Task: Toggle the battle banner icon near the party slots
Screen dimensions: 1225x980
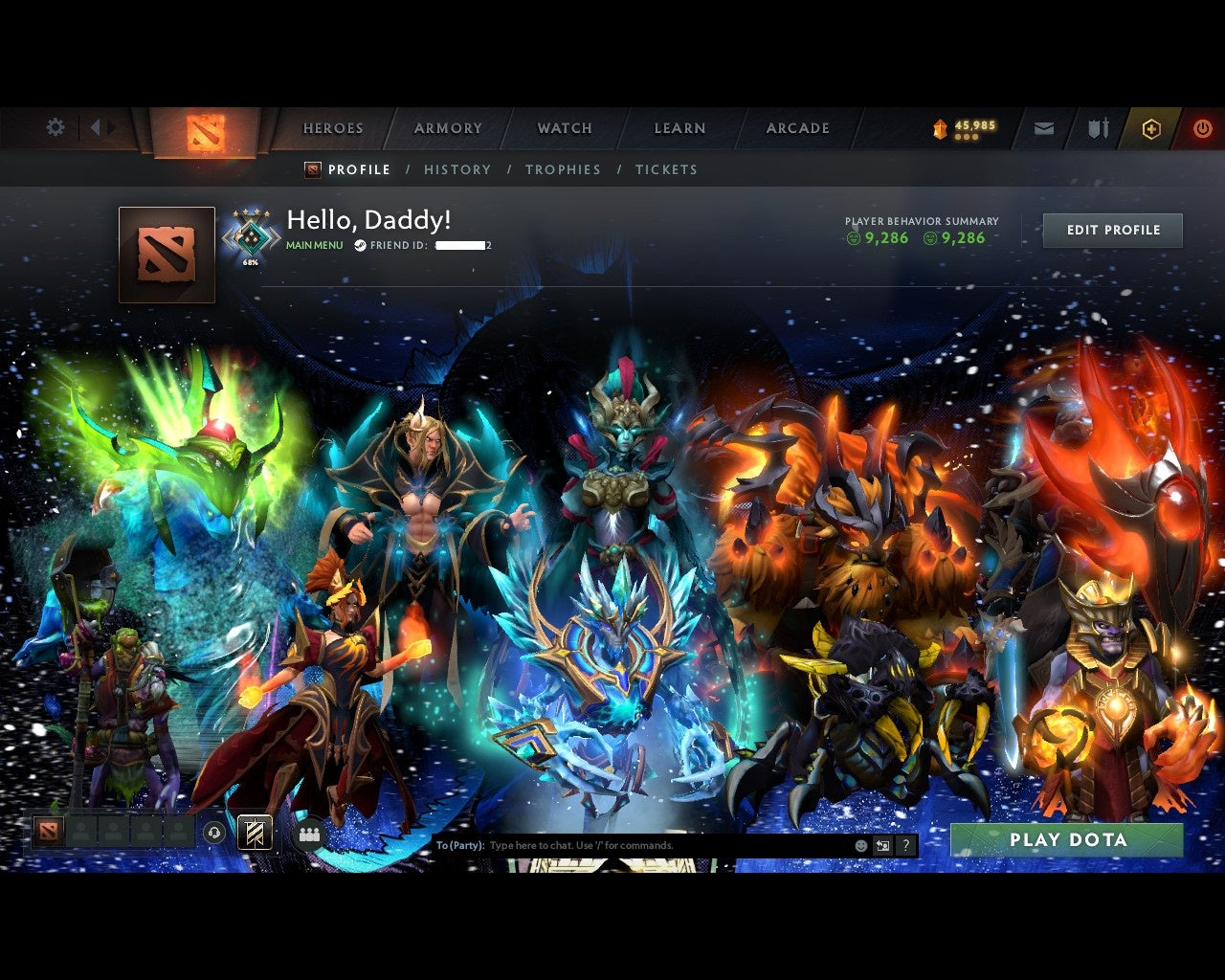Action: (253, 834)
